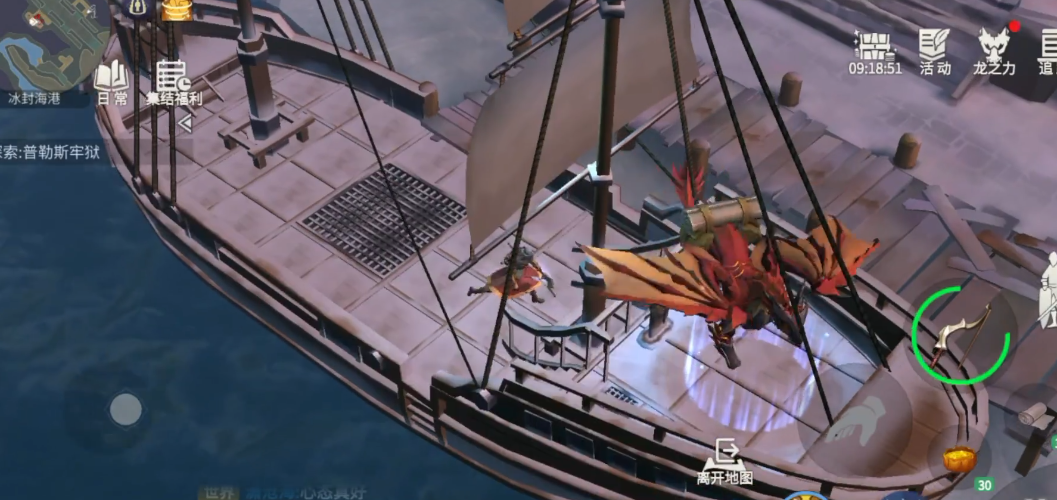
Task: Collapse the menu with the left arrow
Action: tap(184, 123)
